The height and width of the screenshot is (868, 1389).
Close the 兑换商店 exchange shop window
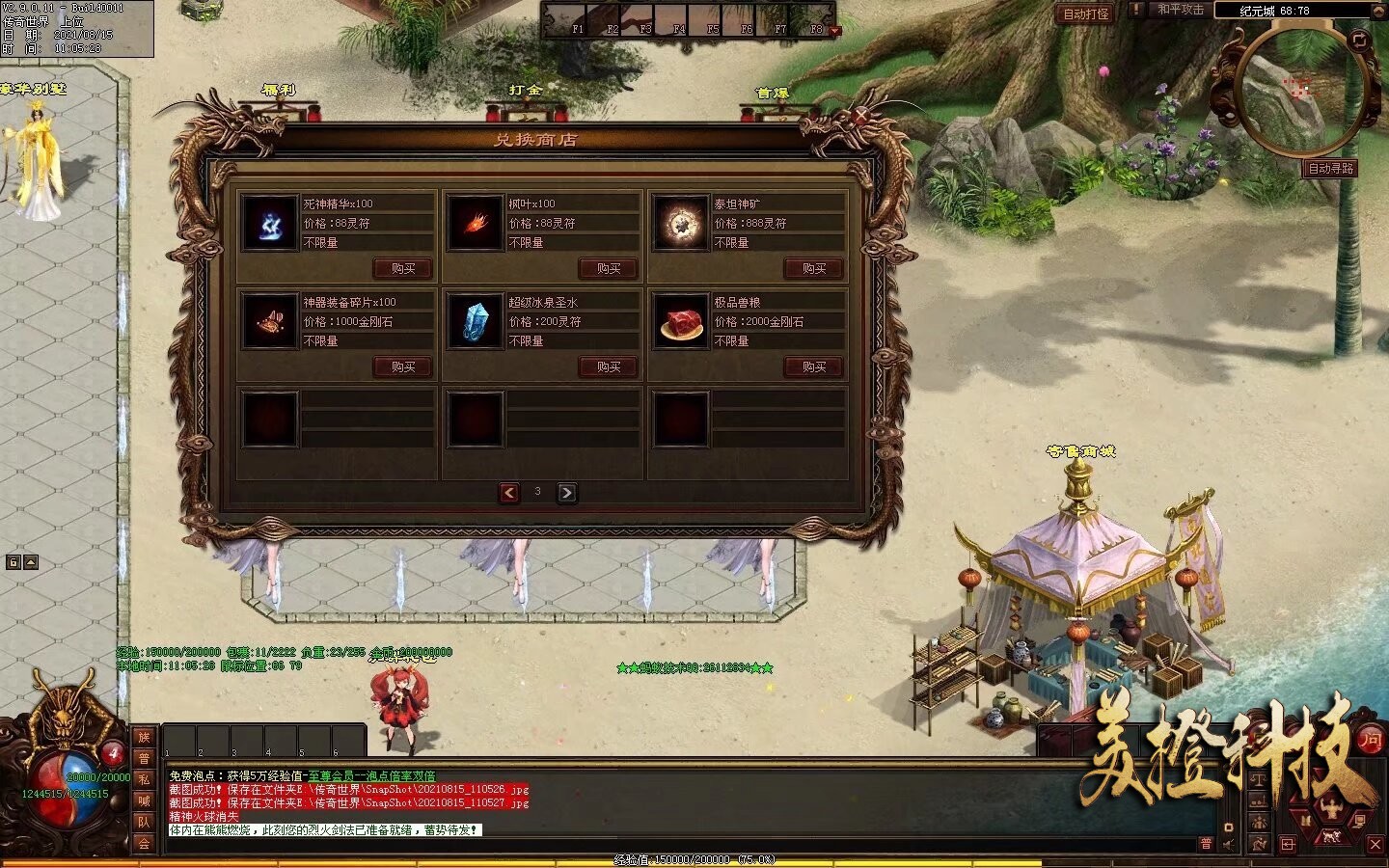click(860, 117)
